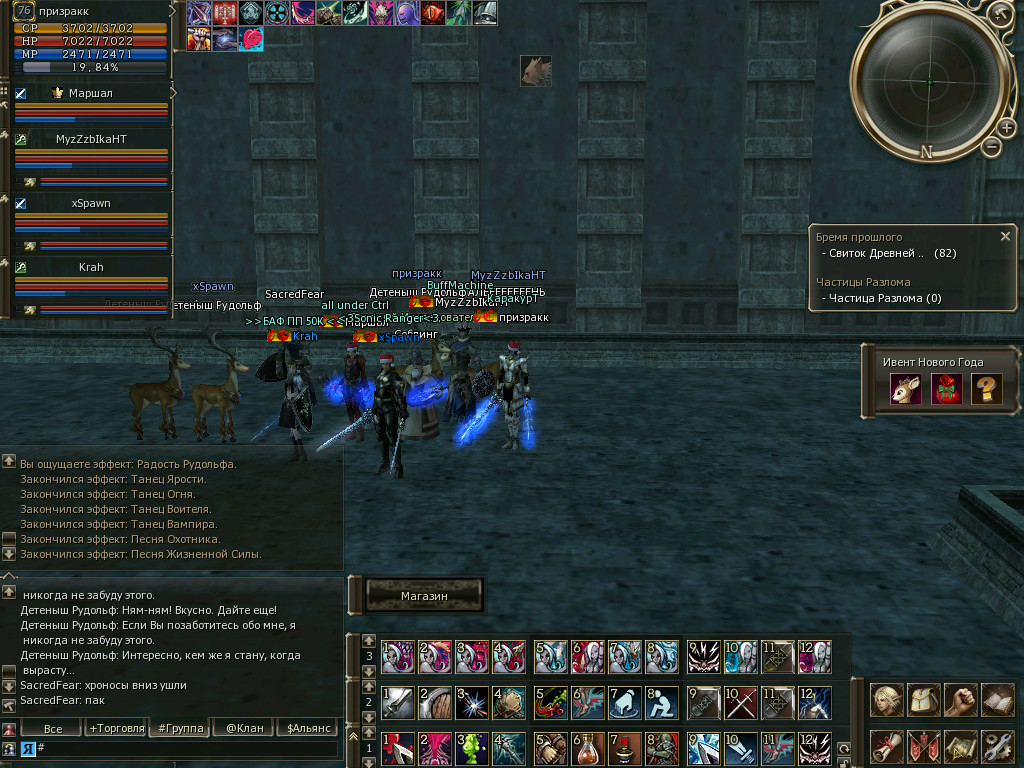Zoom out the radar with minus button

992,147
